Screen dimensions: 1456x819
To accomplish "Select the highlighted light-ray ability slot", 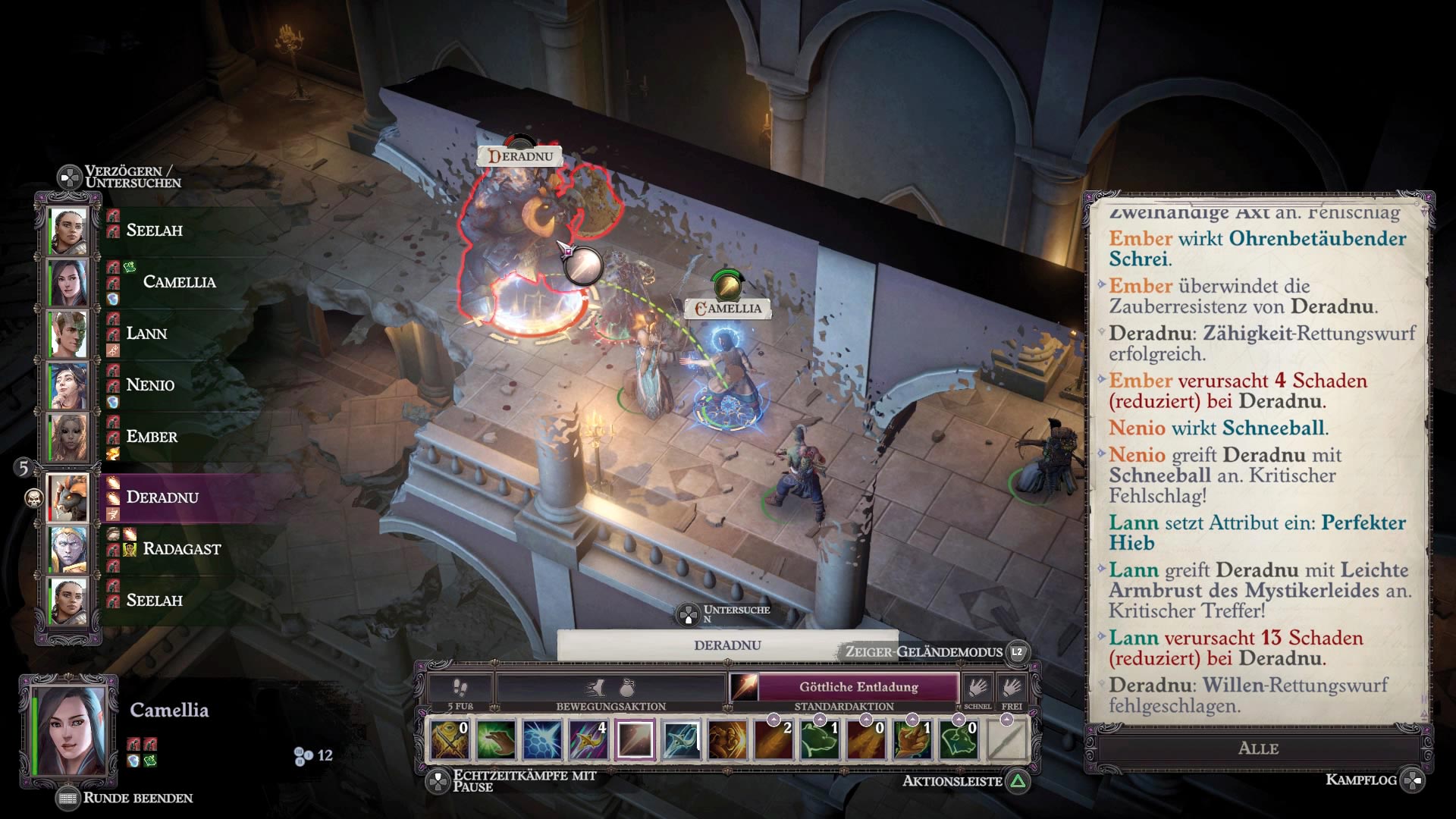I will click(635, 739).
